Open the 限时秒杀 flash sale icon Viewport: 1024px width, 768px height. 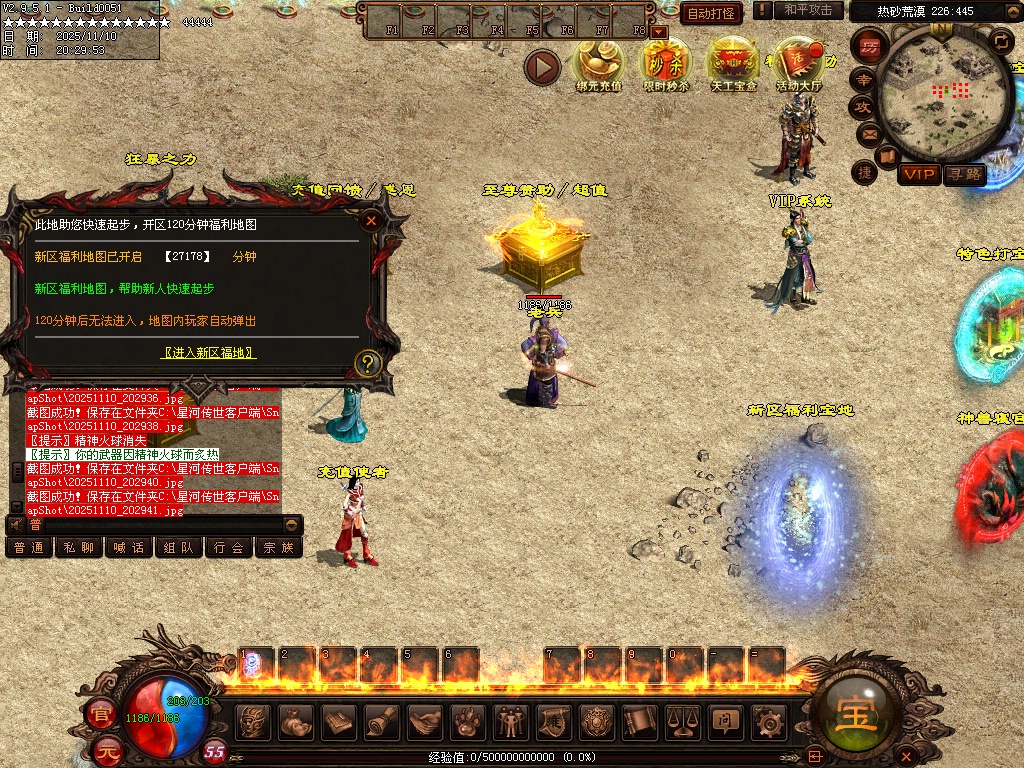point(665,65)
